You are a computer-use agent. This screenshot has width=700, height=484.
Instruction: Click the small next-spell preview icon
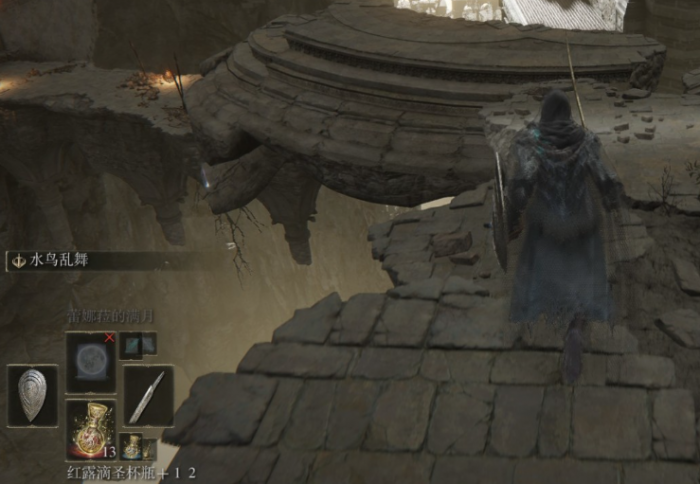137,346
